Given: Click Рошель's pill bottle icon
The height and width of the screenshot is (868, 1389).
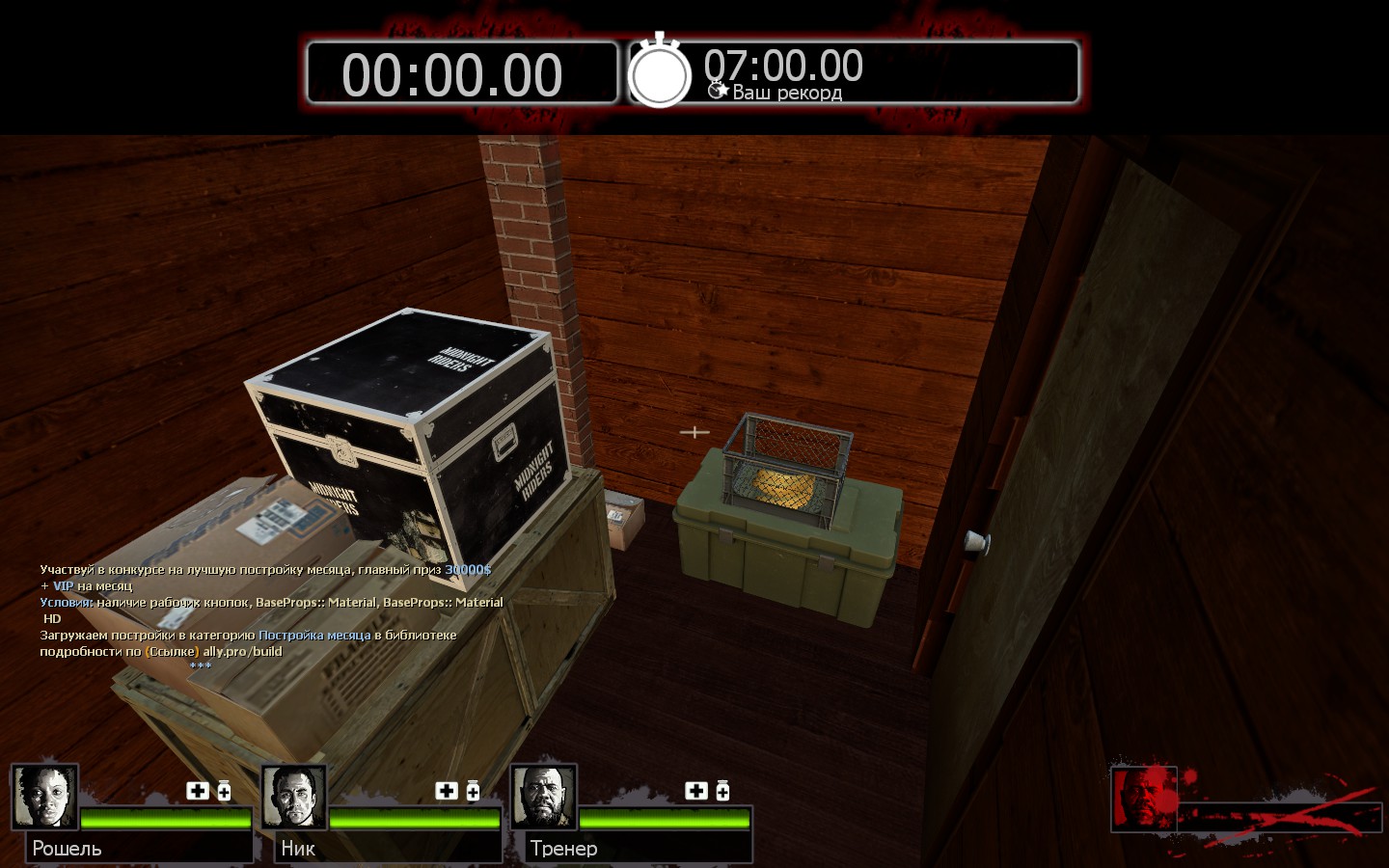Looking at the screenshot, I should coord(224,791).
